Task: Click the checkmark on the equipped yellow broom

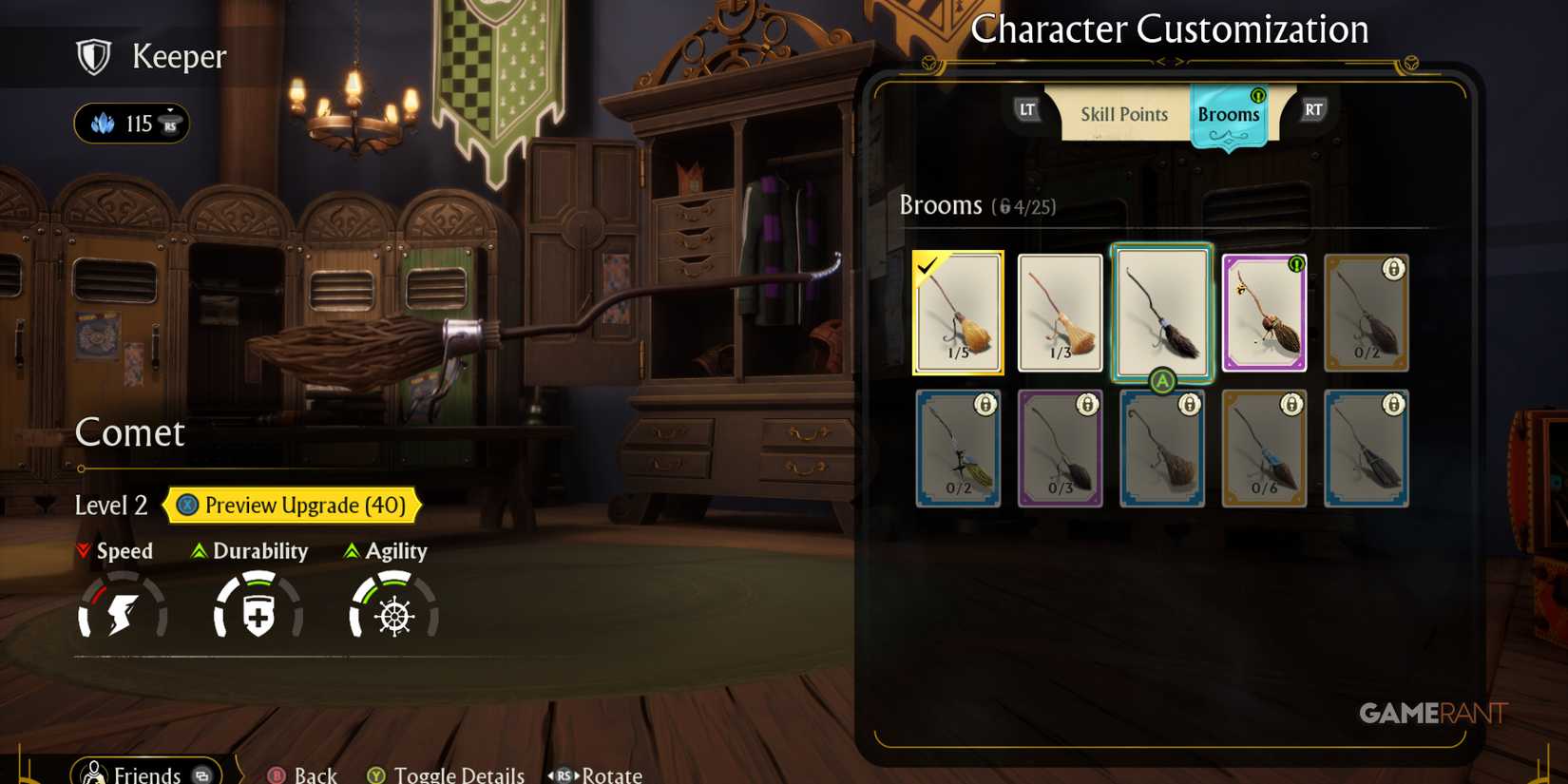Action: 927,269
